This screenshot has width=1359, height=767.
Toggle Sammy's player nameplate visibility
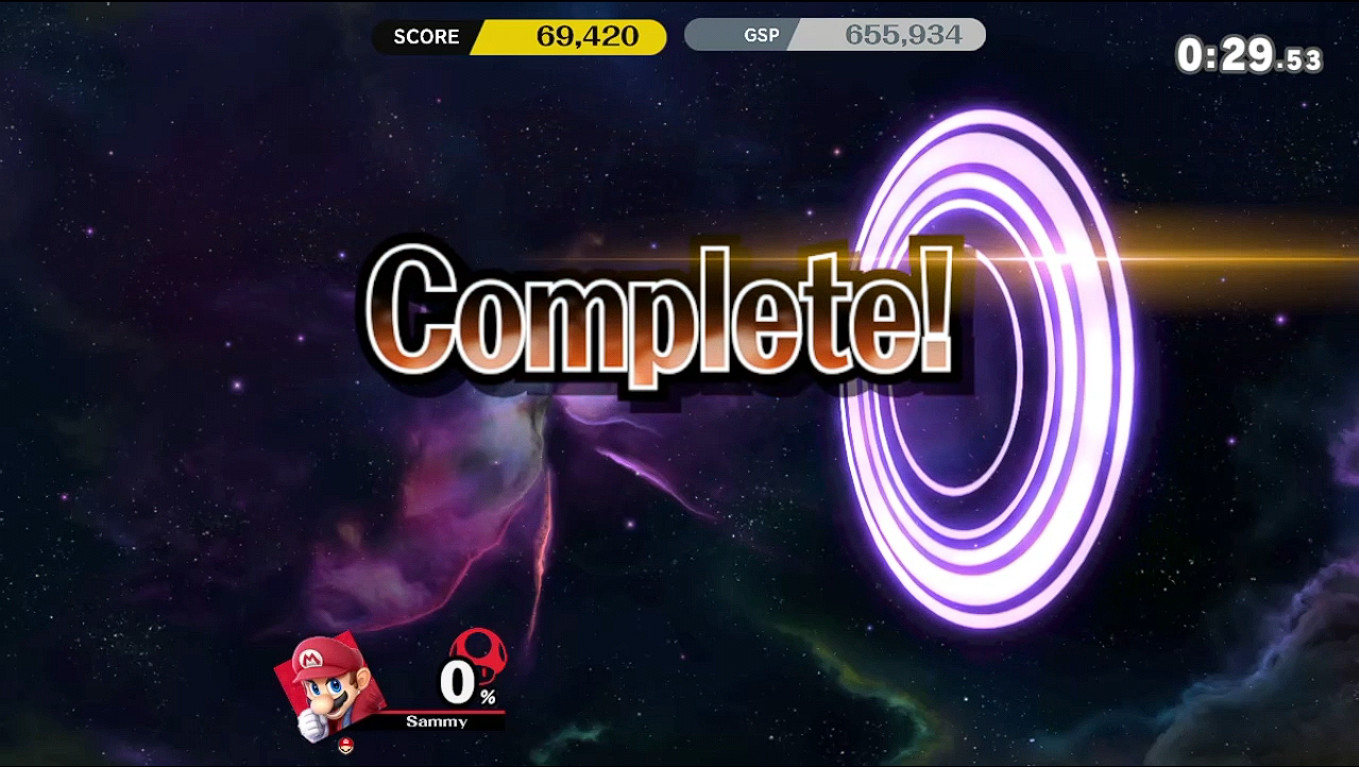click(x=436, y=722)
